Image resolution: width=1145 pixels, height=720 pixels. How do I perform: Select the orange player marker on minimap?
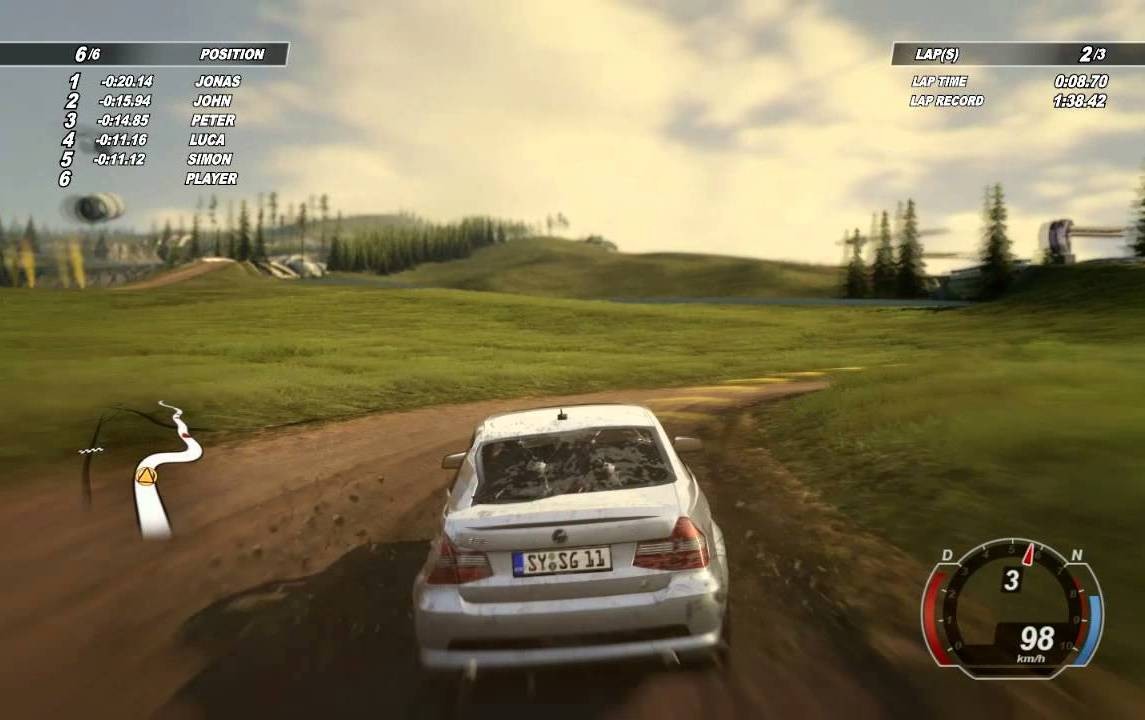pos(147,476)
